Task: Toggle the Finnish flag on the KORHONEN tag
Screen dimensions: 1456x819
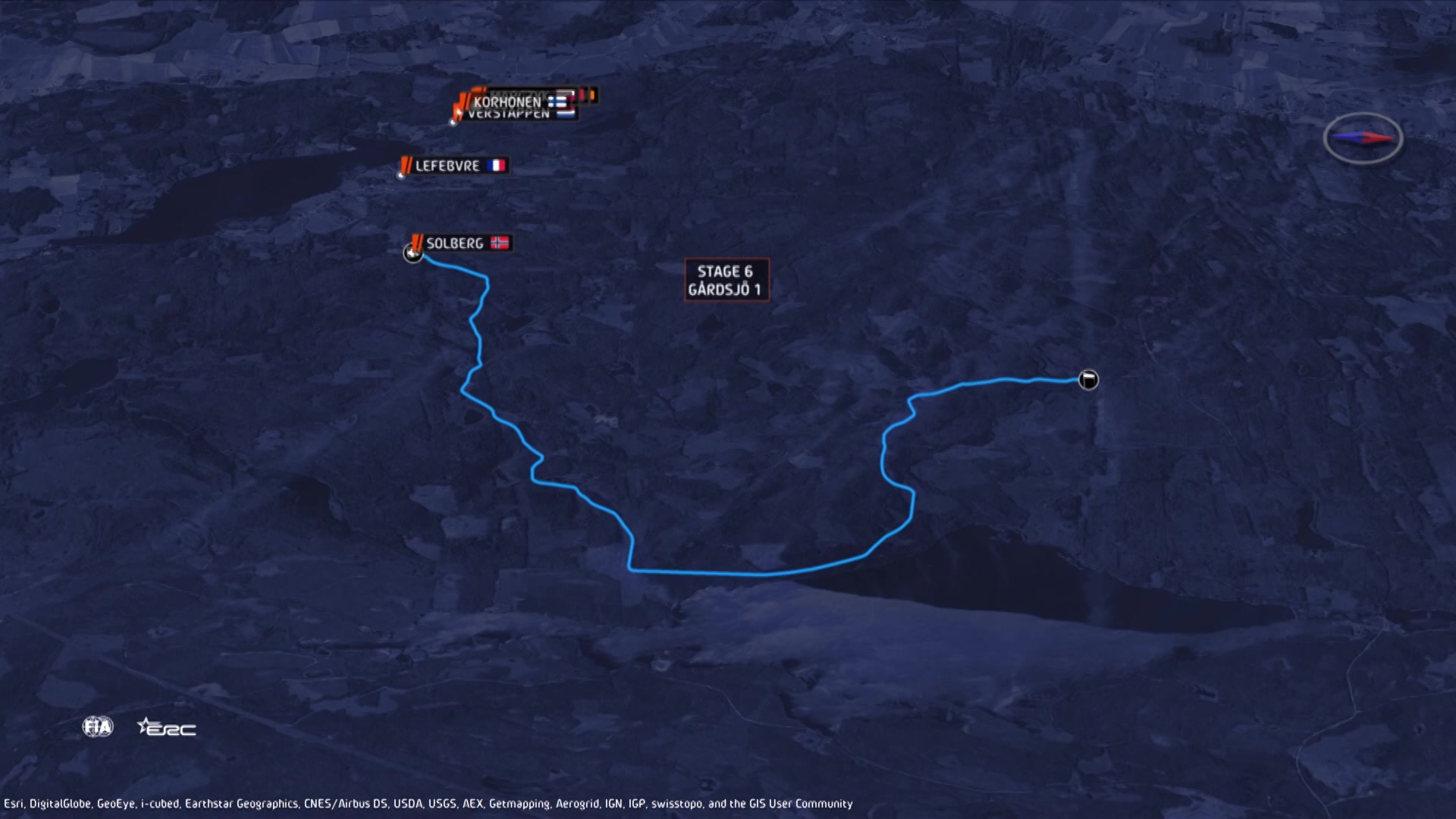Action: click(x=559, y=102)
